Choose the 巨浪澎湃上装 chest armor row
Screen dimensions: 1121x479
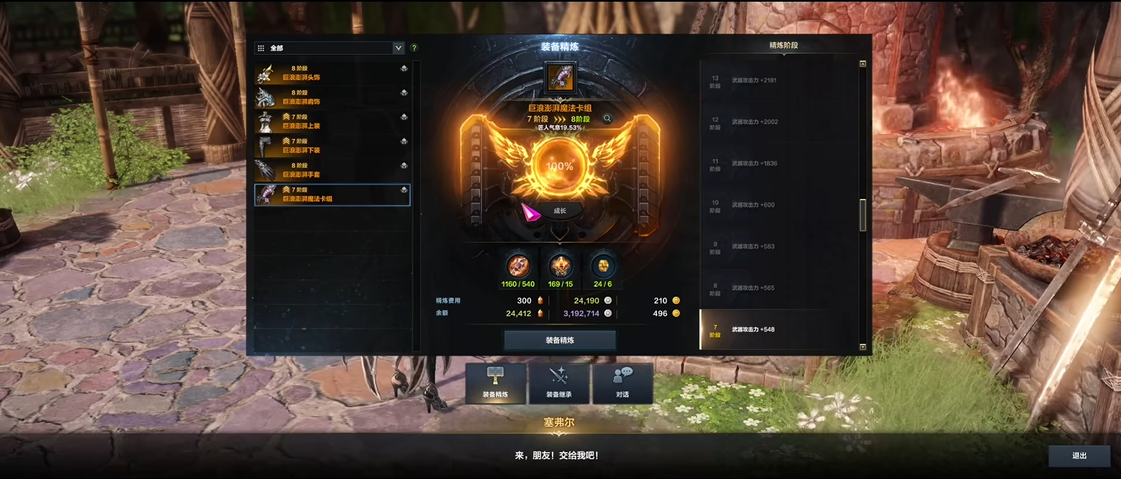(x=332, y=121)
